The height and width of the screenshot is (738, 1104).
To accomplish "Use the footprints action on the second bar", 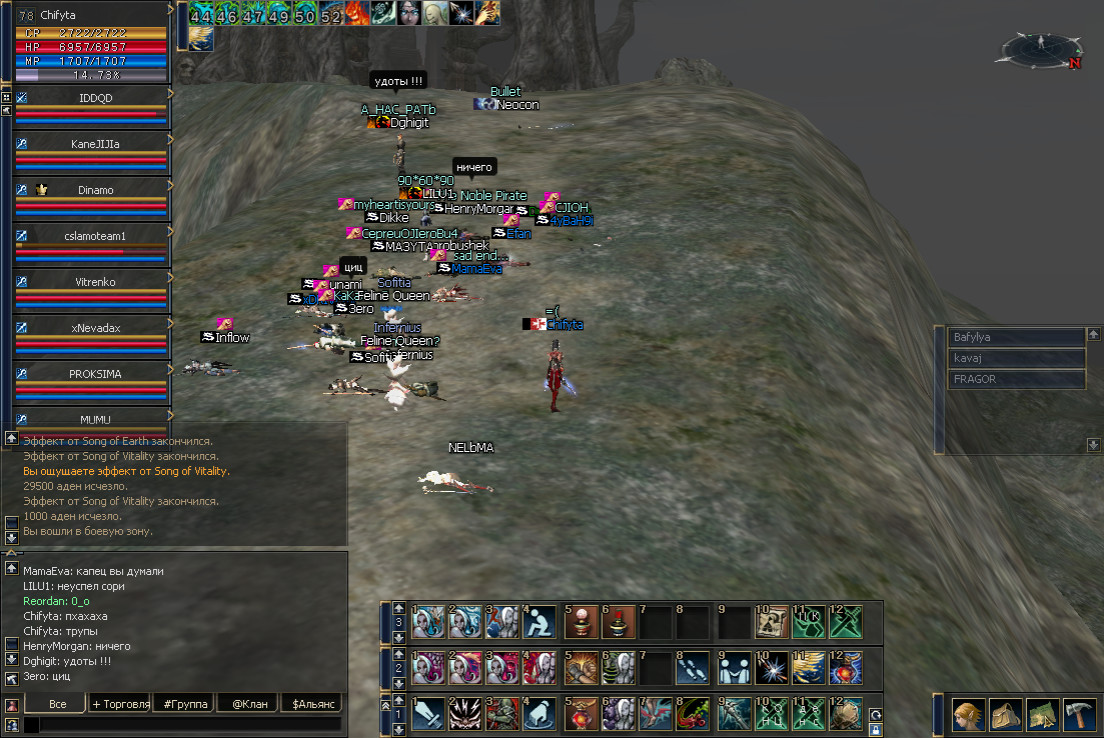I will coord(689,668).
